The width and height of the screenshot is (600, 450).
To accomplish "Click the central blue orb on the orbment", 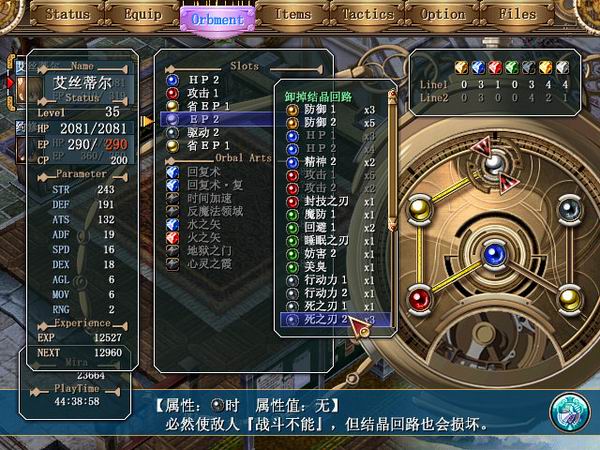I will point(491,255).
